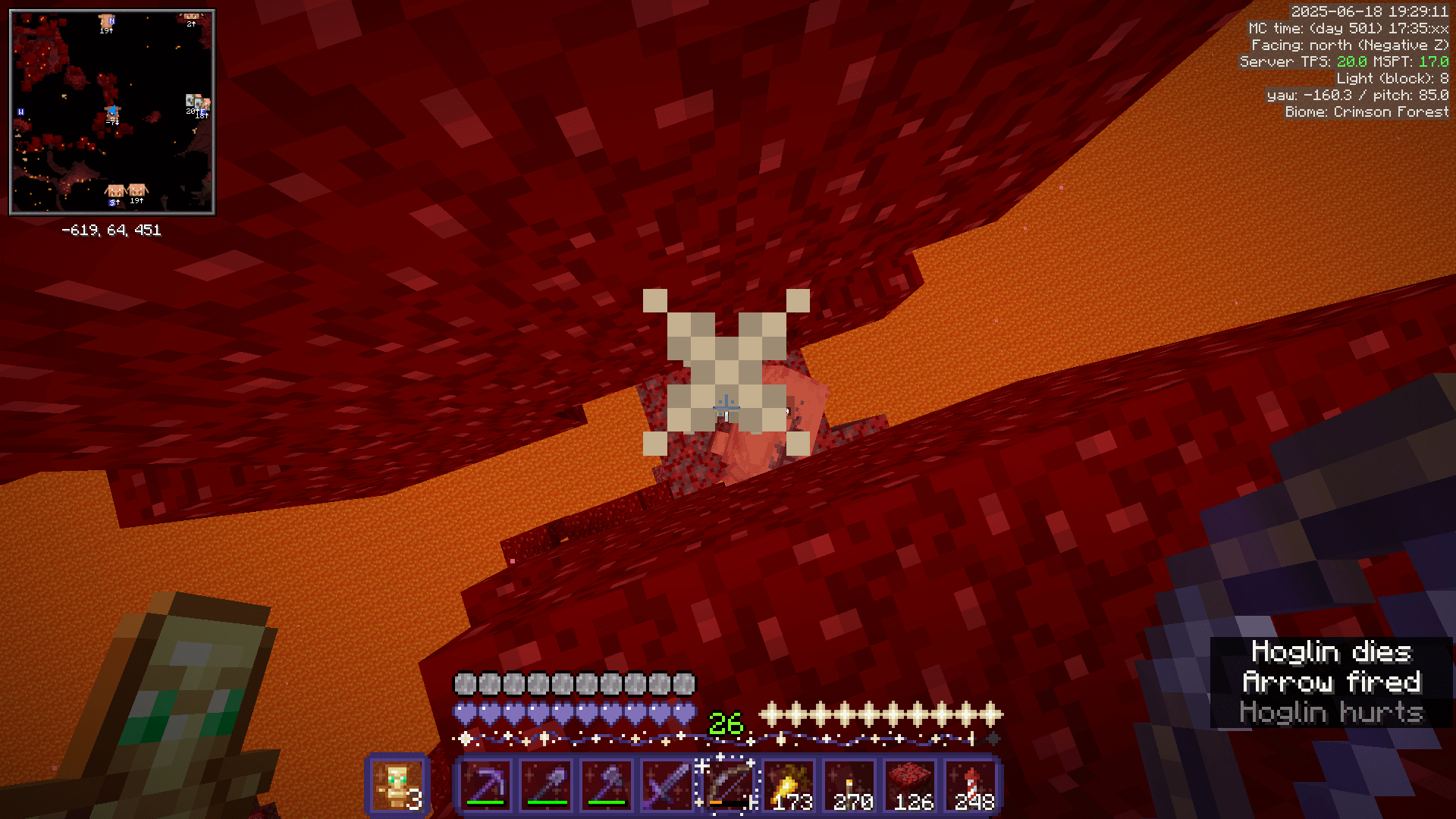Click the W compass marker on the minimap
This screenshot has height=819, width=1456.
pyautogui.click(x=20, y=111)
